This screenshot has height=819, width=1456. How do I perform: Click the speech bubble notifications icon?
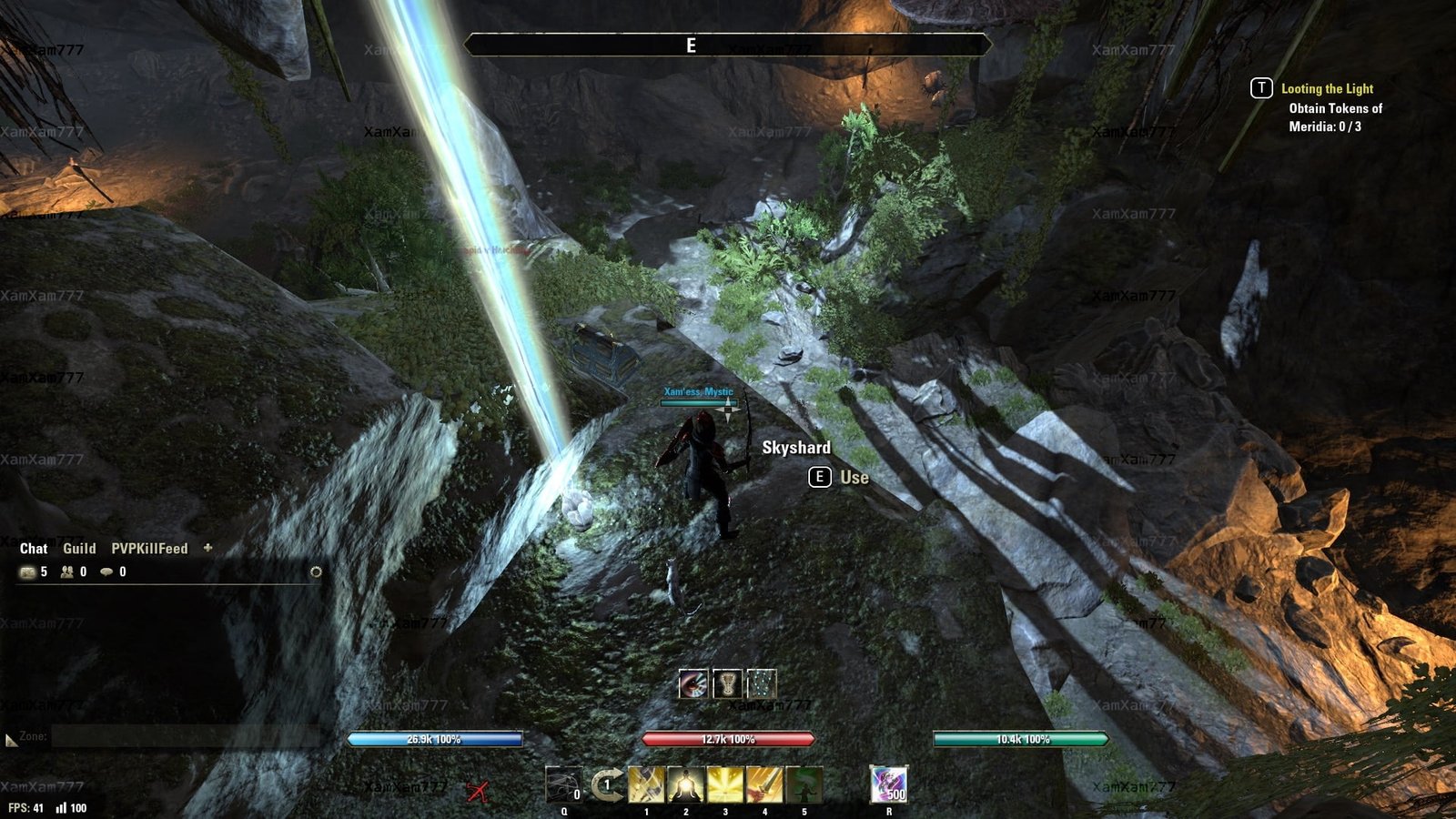pyautogui.click(x=106, y=572)
